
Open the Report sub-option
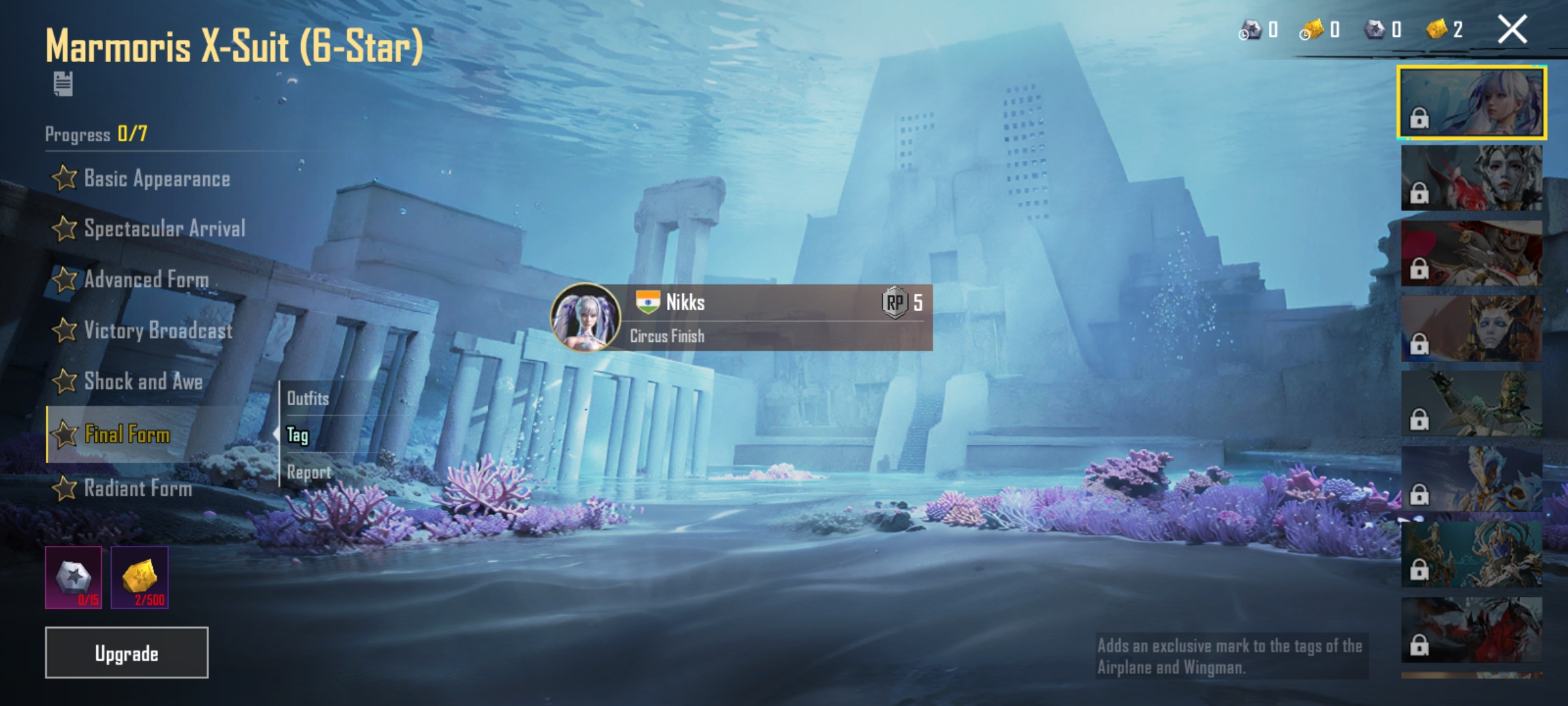tap(309, 472)
